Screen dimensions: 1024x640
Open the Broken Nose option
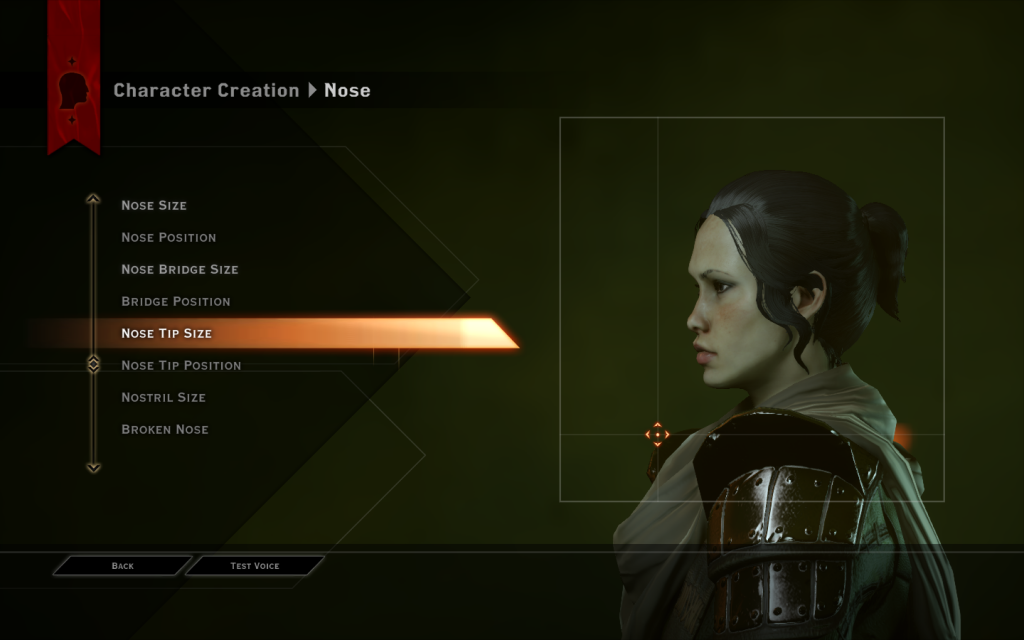pos(165,429)
